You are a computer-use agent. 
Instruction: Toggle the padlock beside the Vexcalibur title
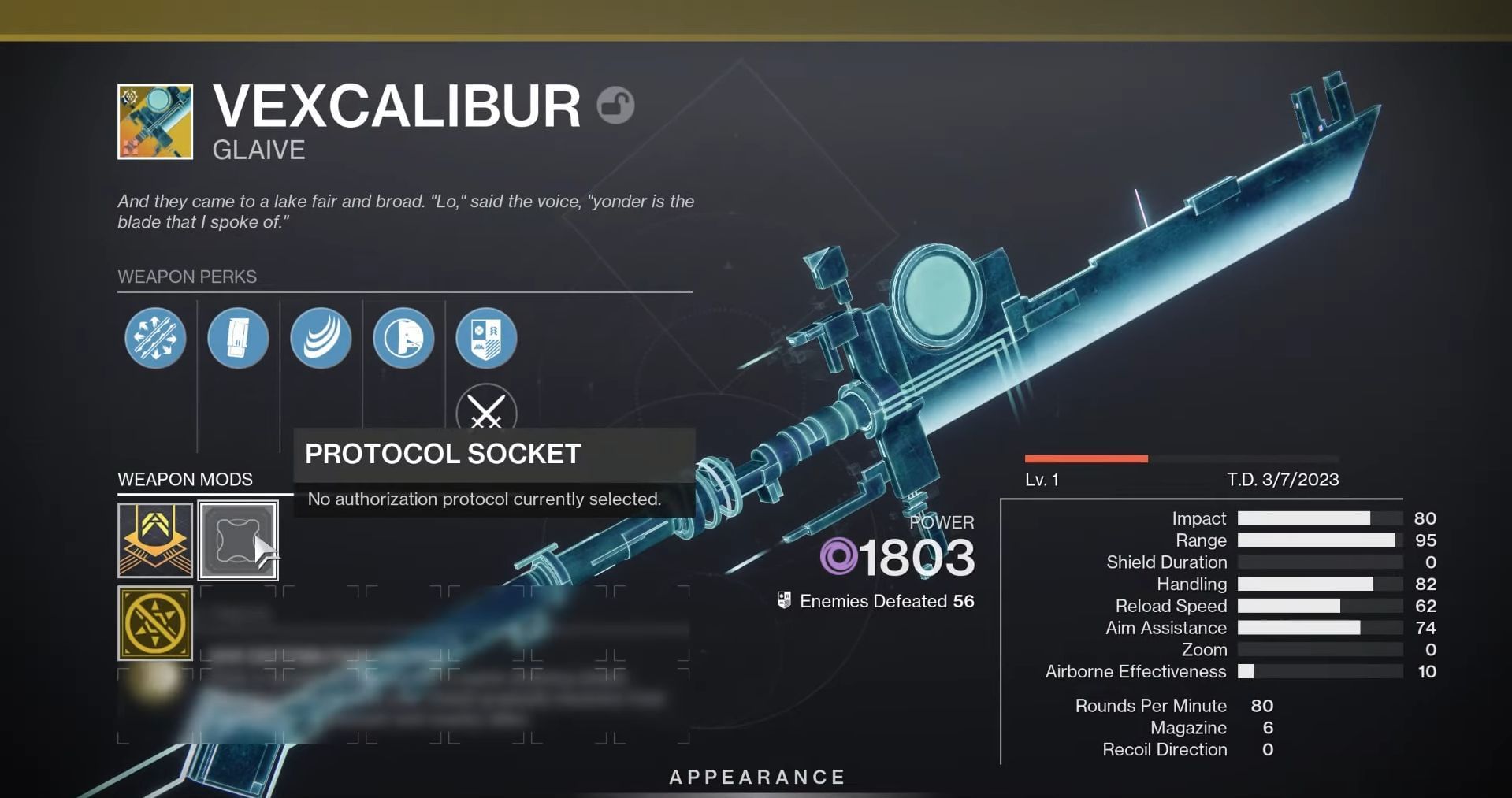[x=617, y=106]
